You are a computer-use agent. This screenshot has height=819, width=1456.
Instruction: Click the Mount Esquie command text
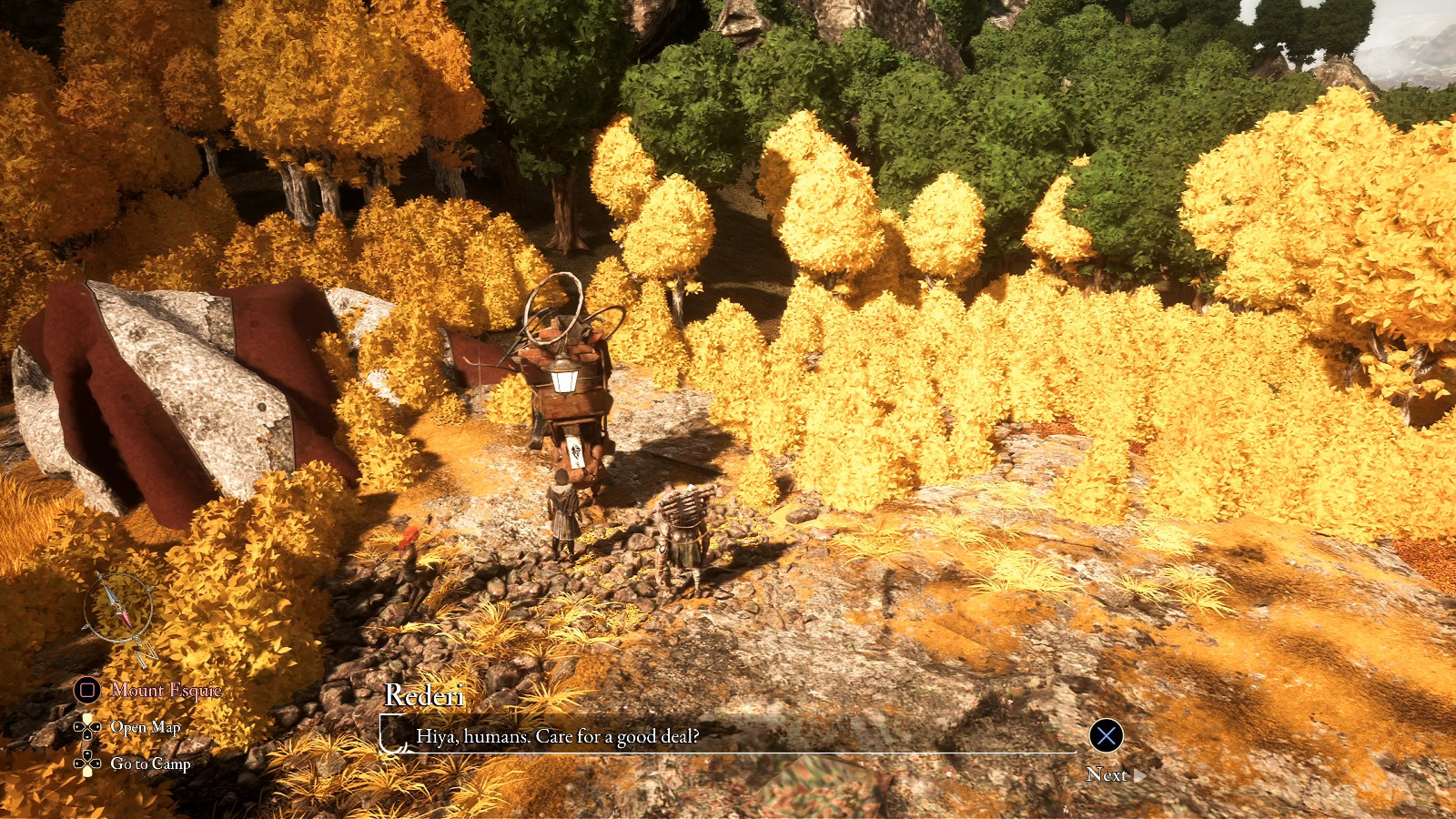point(166,691)
